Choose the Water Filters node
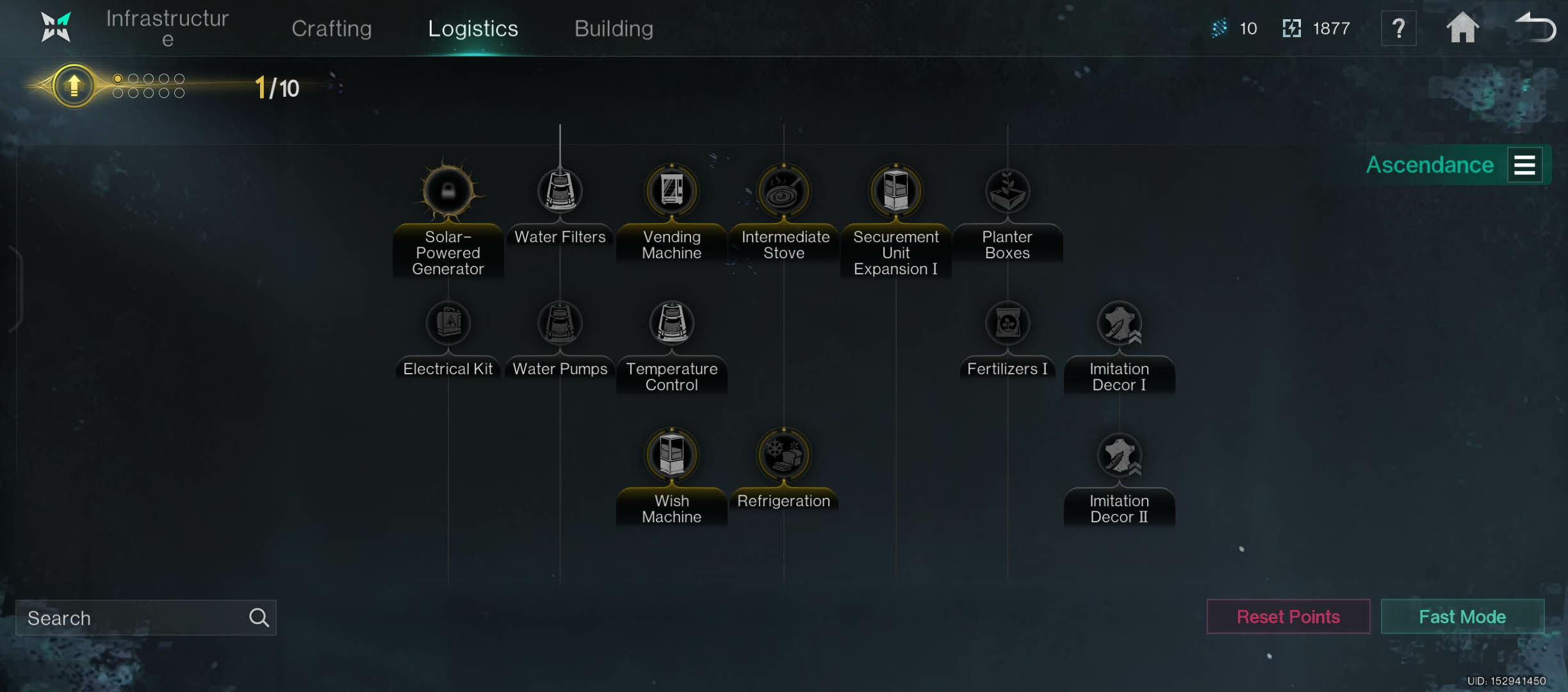1568x692 pixels. tap(560, 191)
